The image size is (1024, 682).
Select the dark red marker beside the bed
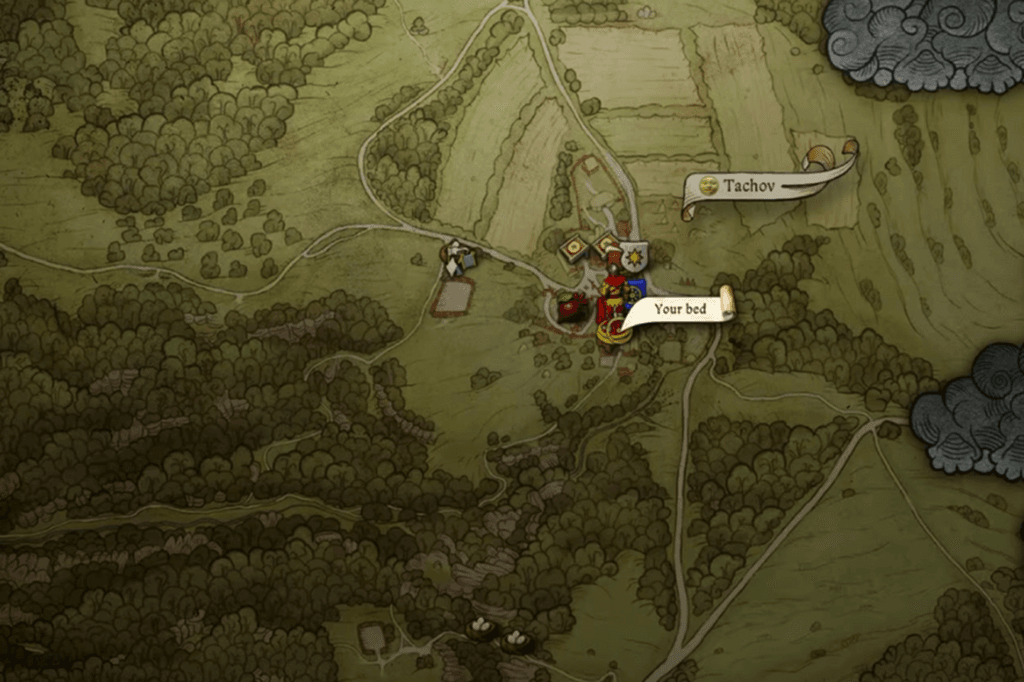[x=573, y=307]
